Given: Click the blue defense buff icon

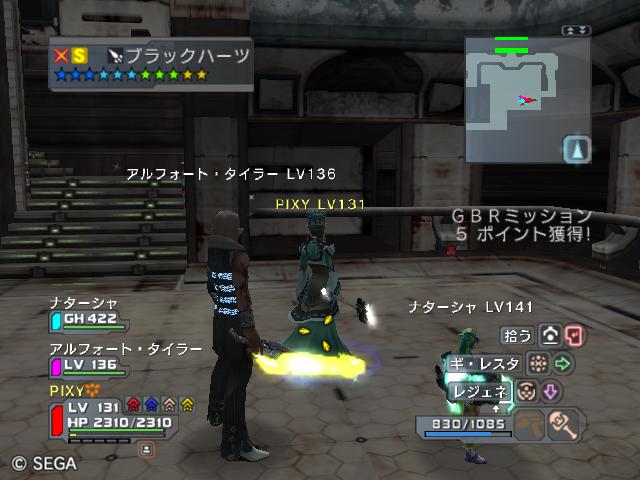Looking at the screenshot, I should [152, 405].
